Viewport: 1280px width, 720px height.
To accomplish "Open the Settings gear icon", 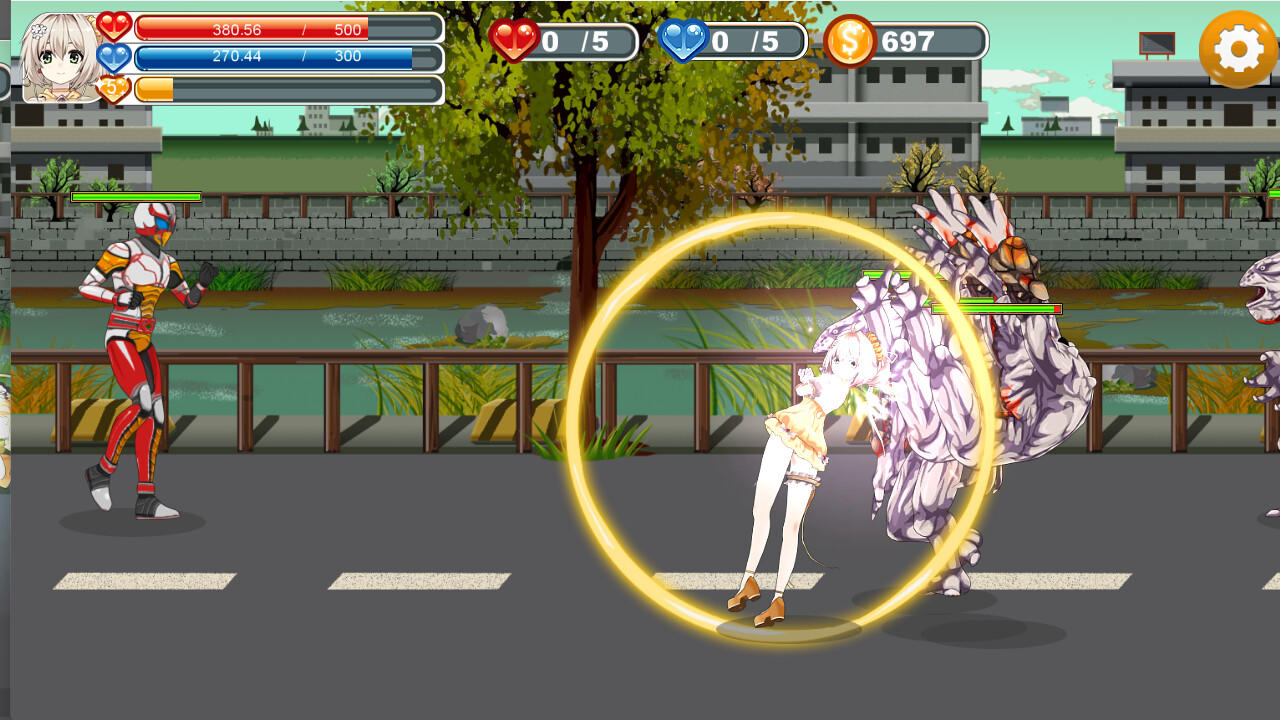I will (x=1237, y=47).
